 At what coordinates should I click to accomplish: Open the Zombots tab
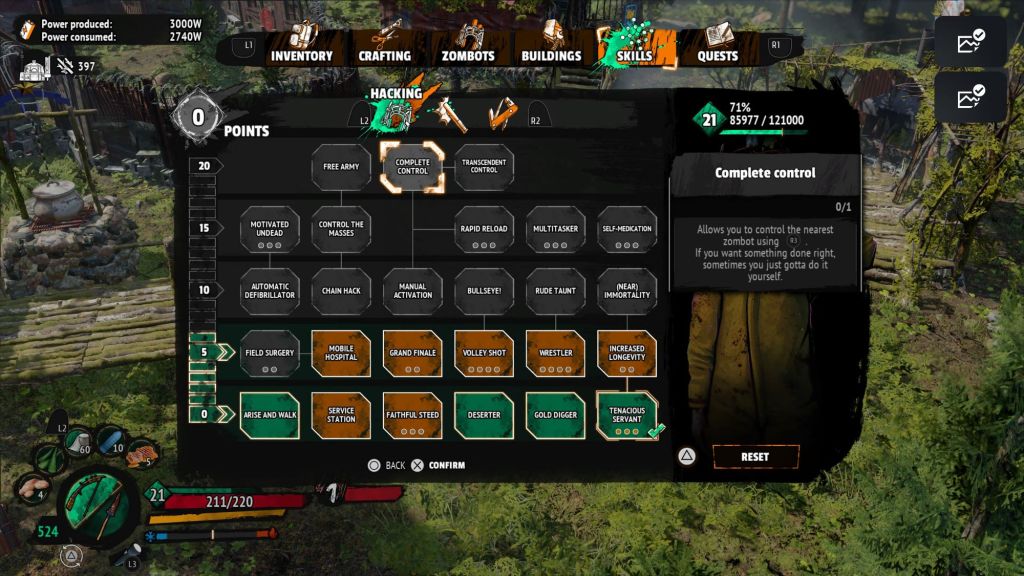468,55
